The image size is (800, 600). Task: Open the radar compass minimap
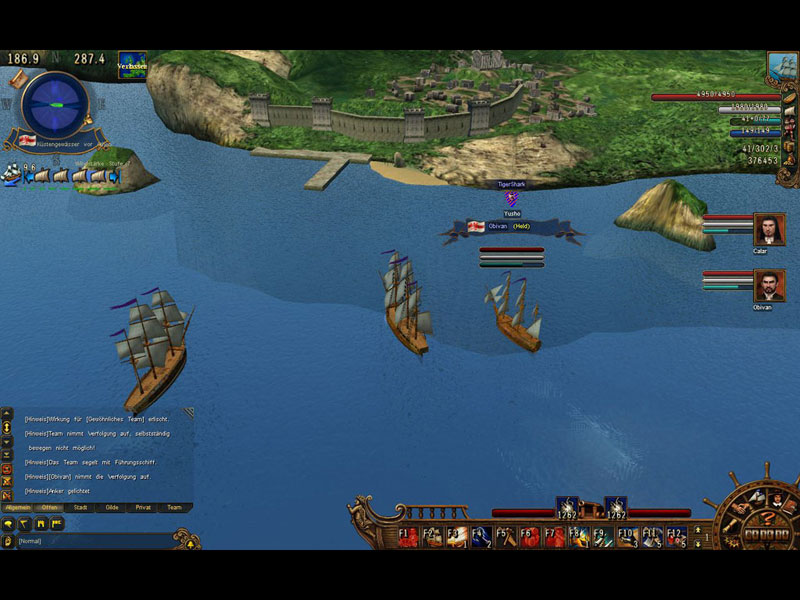point(55,103)
